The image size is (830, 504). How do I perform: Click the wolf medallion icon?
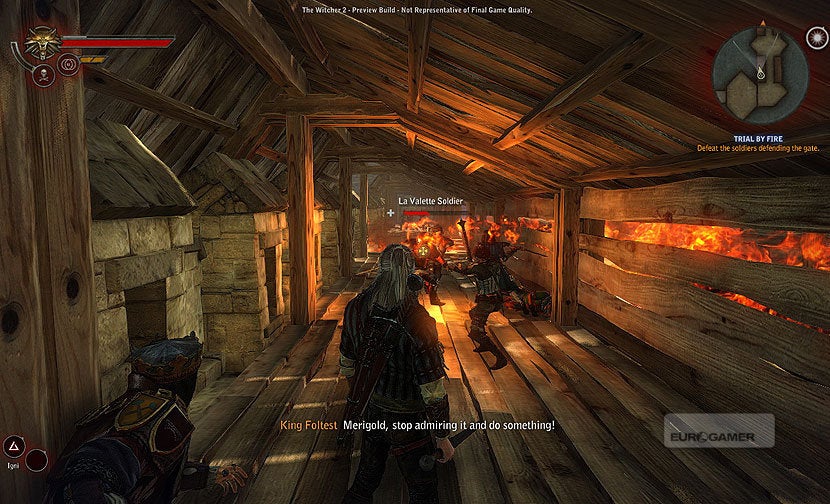[41, 43]
